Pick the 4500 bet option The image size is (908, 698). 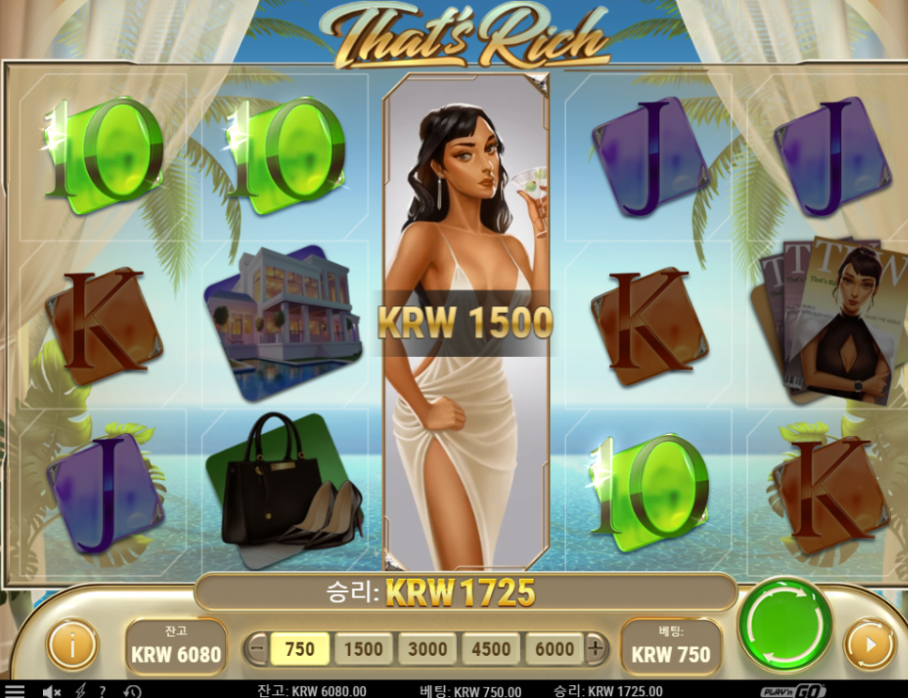(491, 648)
